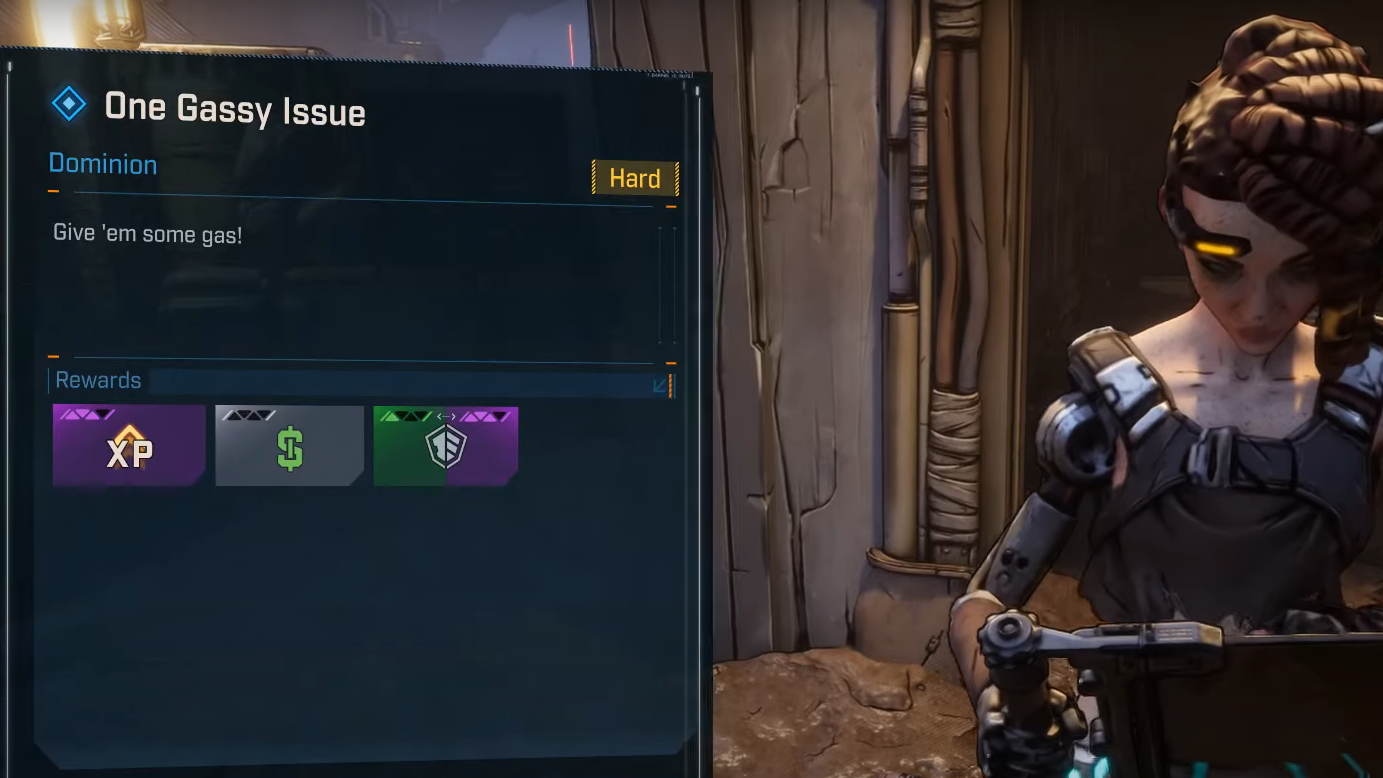Choose the shield gear reward tile

coord(446,446)
